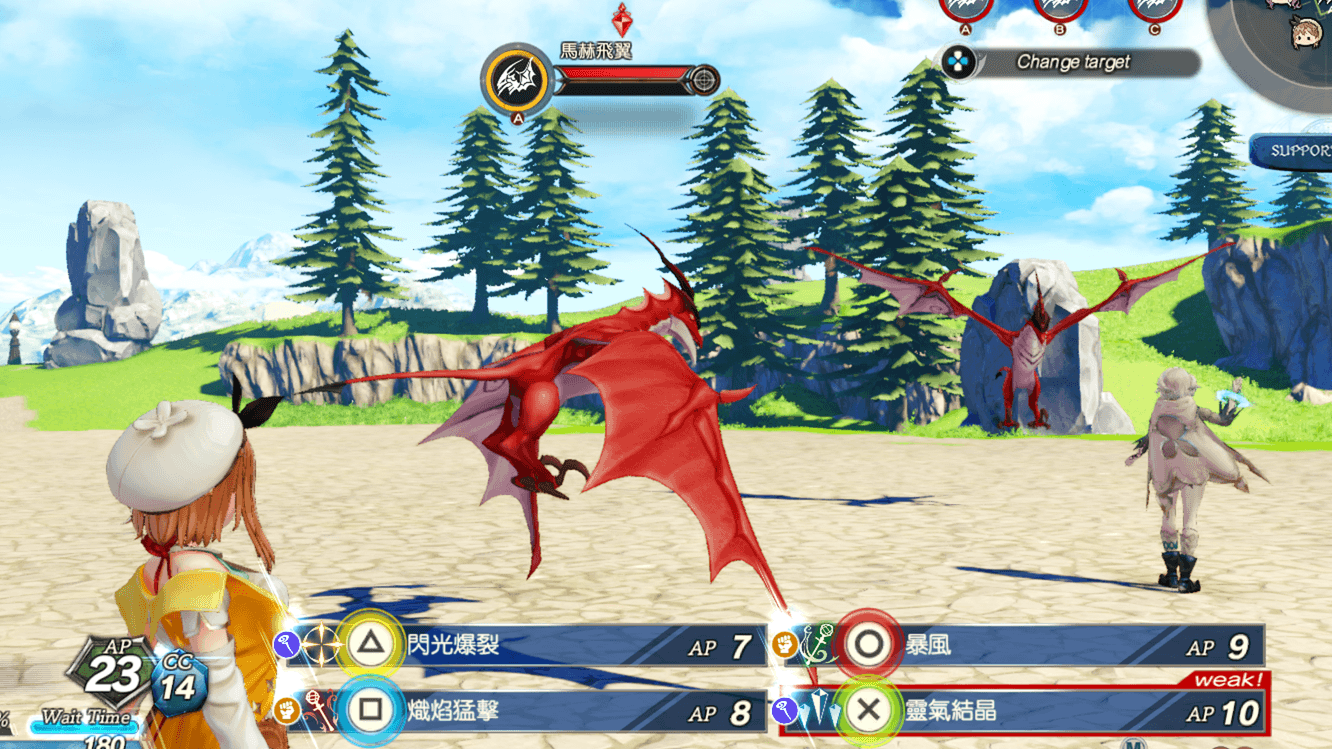Target enemy B in the enemy list

[1060, 8]
